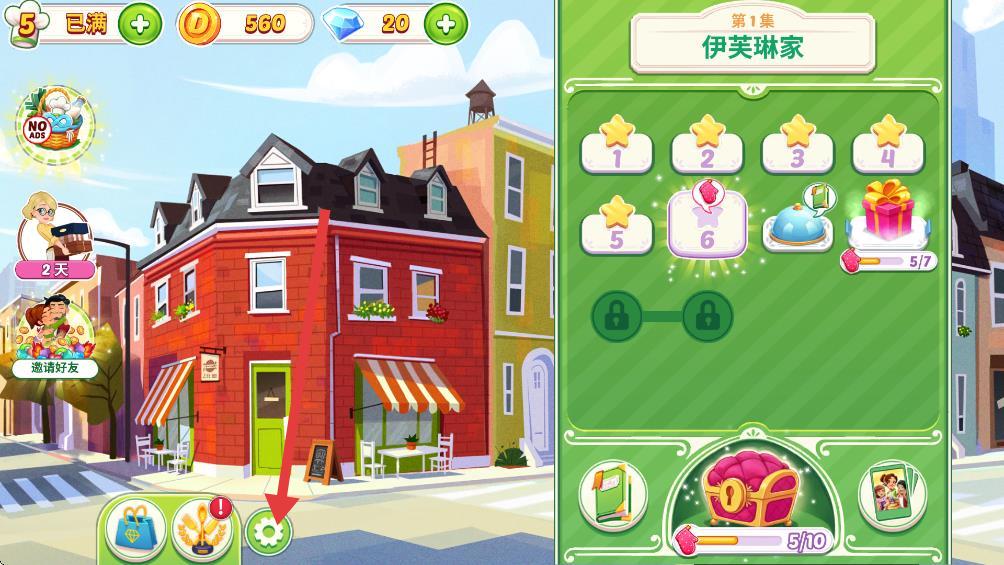1004x565 pixels.
Task: Buy more diamonds with the plus button
Action: tap(445, 24)
